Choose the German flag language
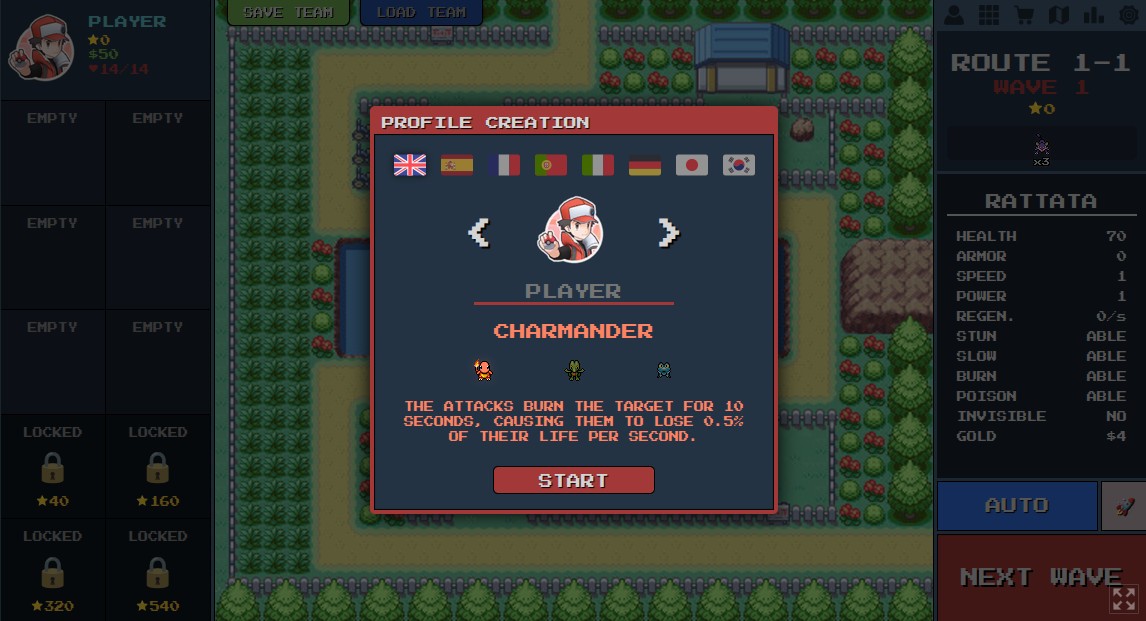Screen dimensions: 1146x621 (x=645, y=165)
